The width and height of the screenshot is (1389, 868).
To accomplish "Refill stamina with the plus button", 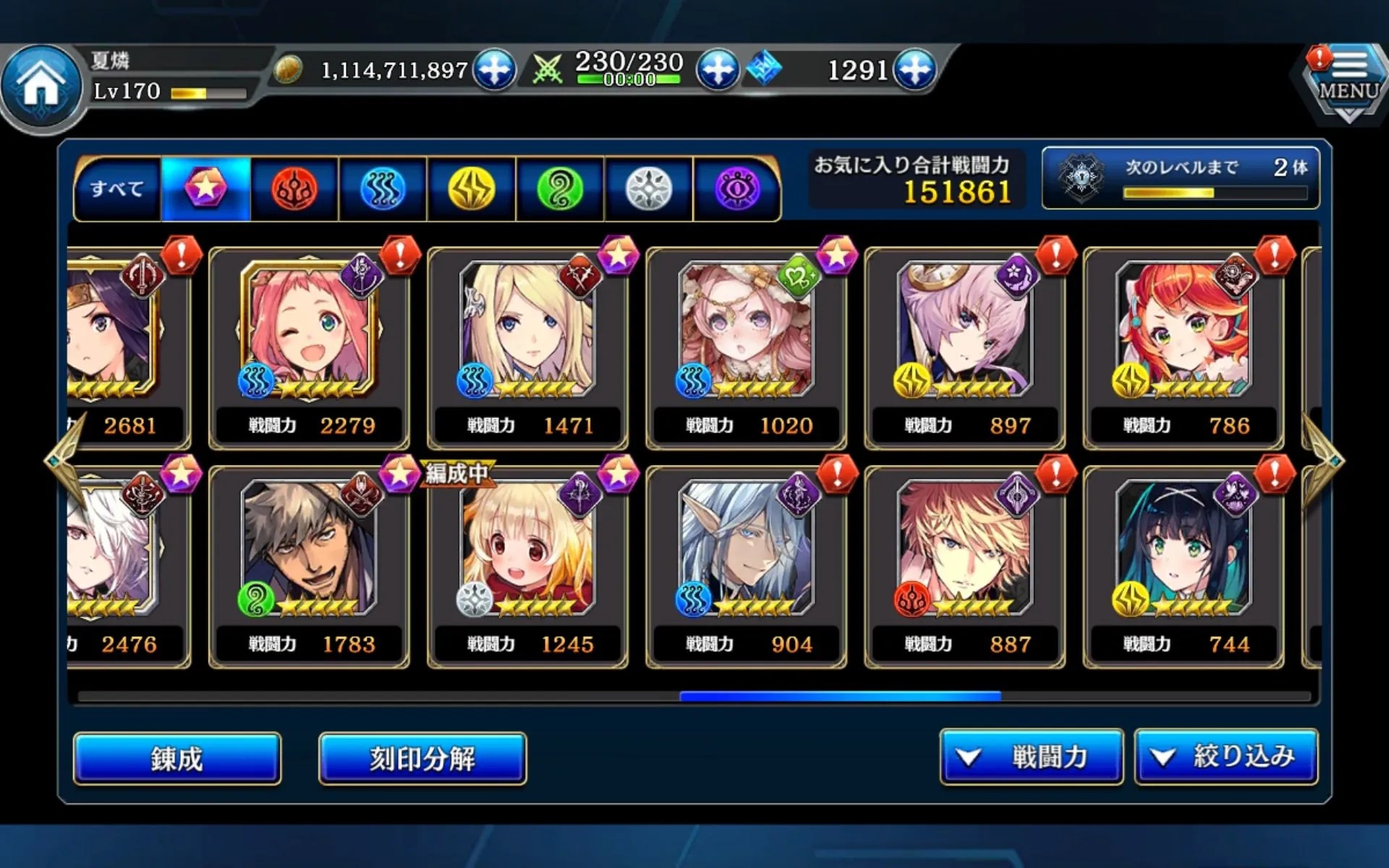I will click(x=718, y=69).
